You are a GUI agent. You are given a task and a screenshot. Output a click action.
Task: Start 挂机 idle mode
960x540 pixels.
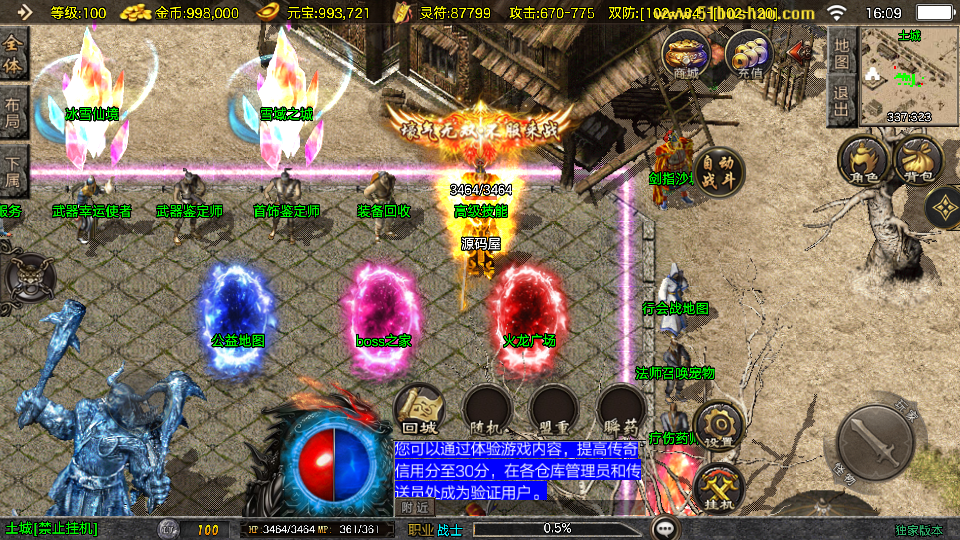click(x=718, y=489)
